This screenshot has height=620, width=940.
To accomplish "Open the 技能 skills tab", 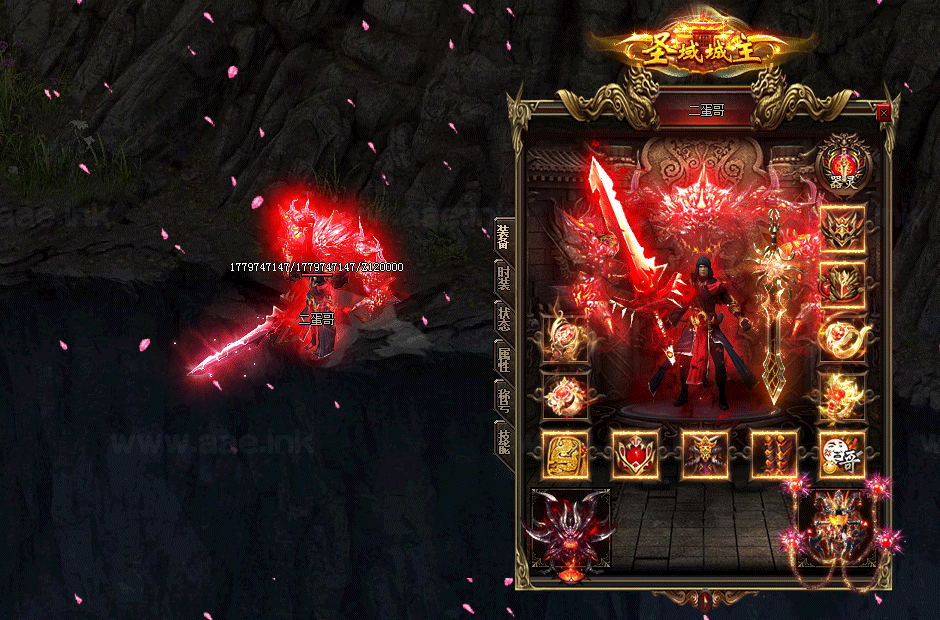I will coord(504,440).
